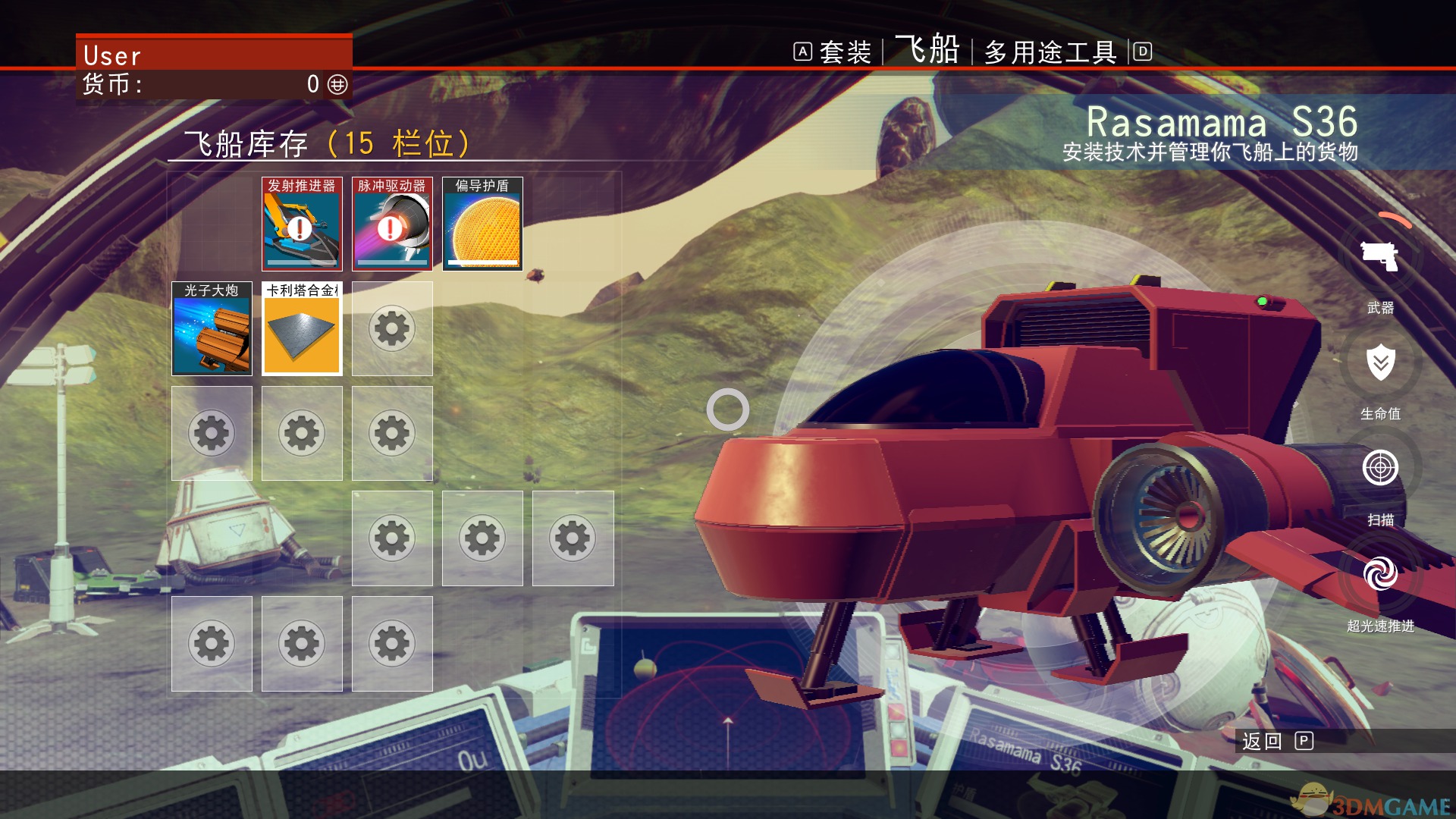Image resolution: width=1456 pixels, height=819 pixels.
Task: Select the 光子大炮 photon cannon slot
Action: 212,329
